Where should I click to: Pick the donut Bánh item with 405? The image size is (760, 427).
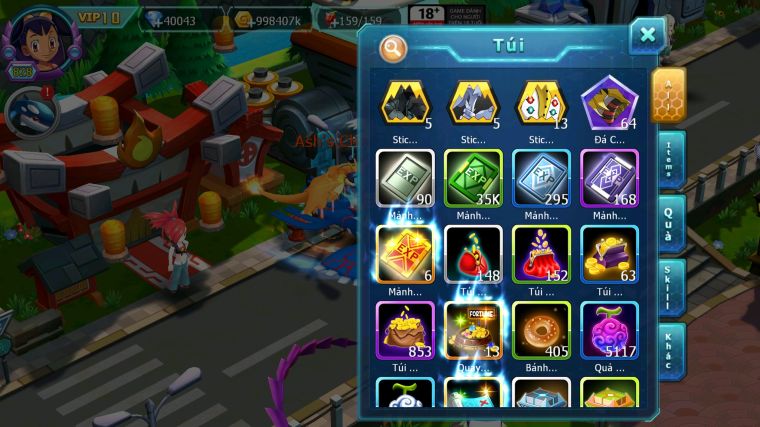coord(541,329)
